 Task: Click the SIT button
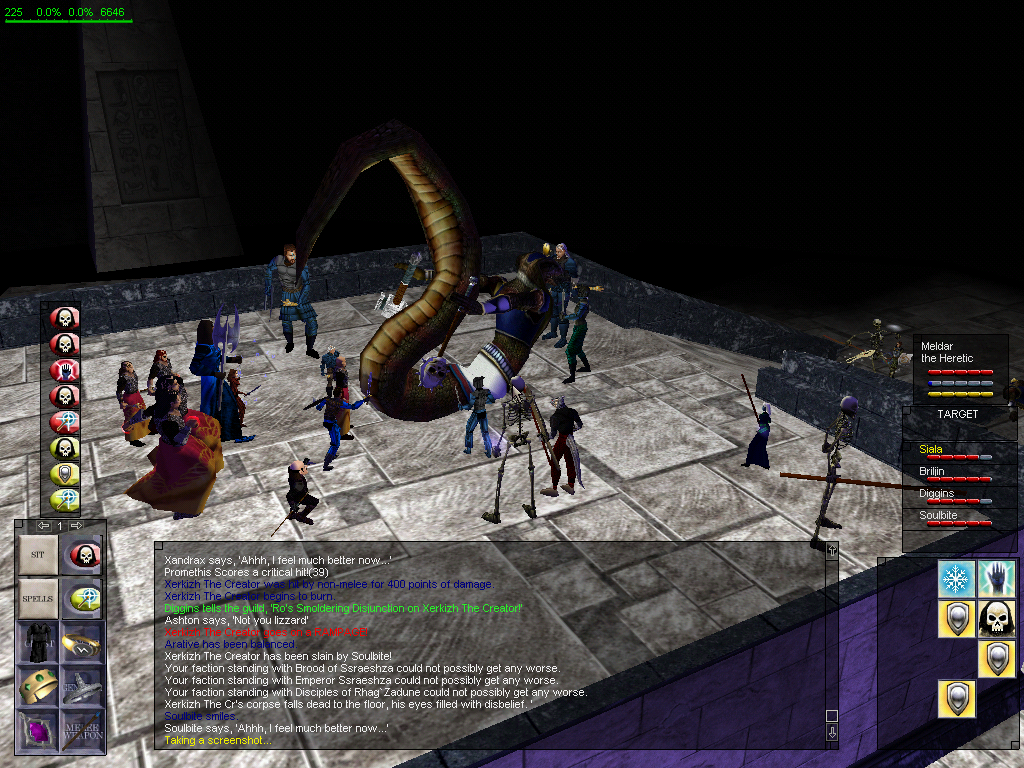[x=38, y=555]
